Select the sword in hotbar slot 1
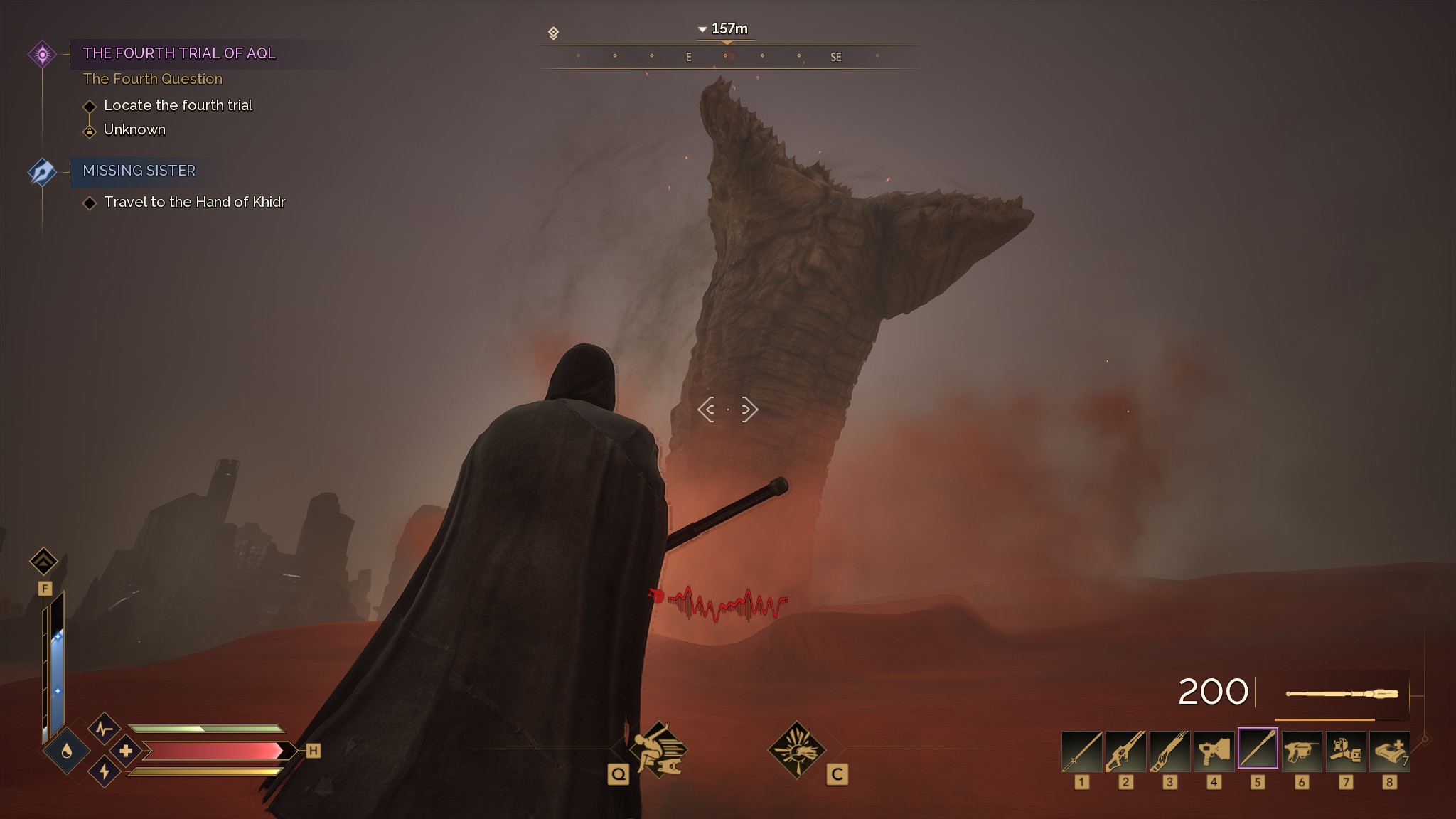1456x819 pixels. point(1081,751)
